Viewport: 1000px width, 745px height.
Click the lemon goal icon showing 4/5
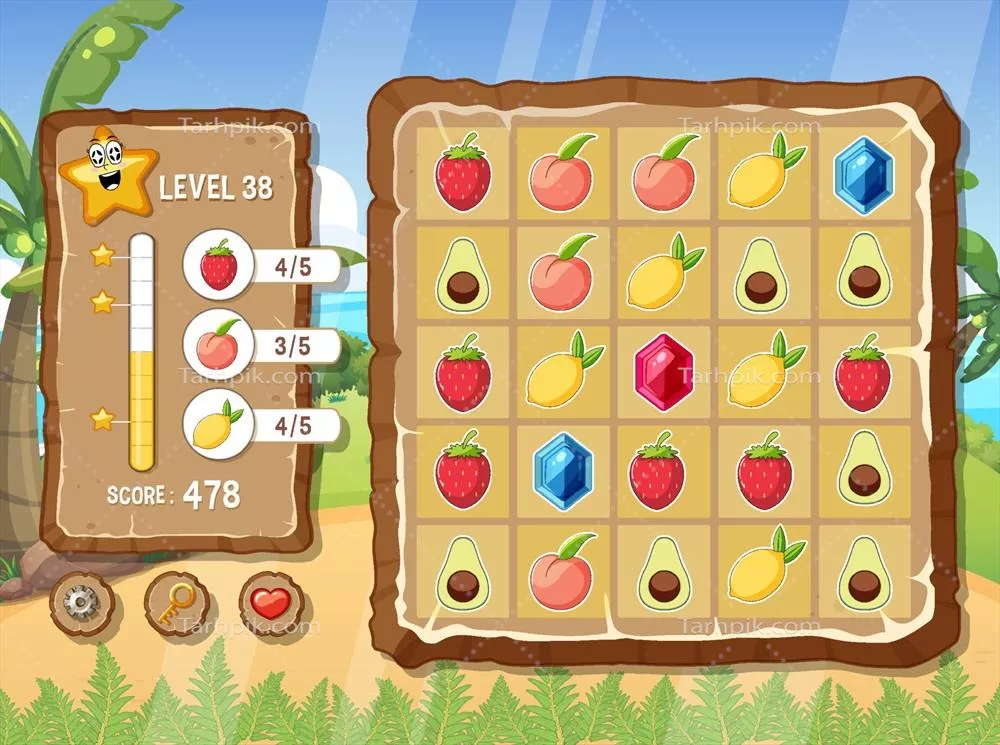(218, 425)
